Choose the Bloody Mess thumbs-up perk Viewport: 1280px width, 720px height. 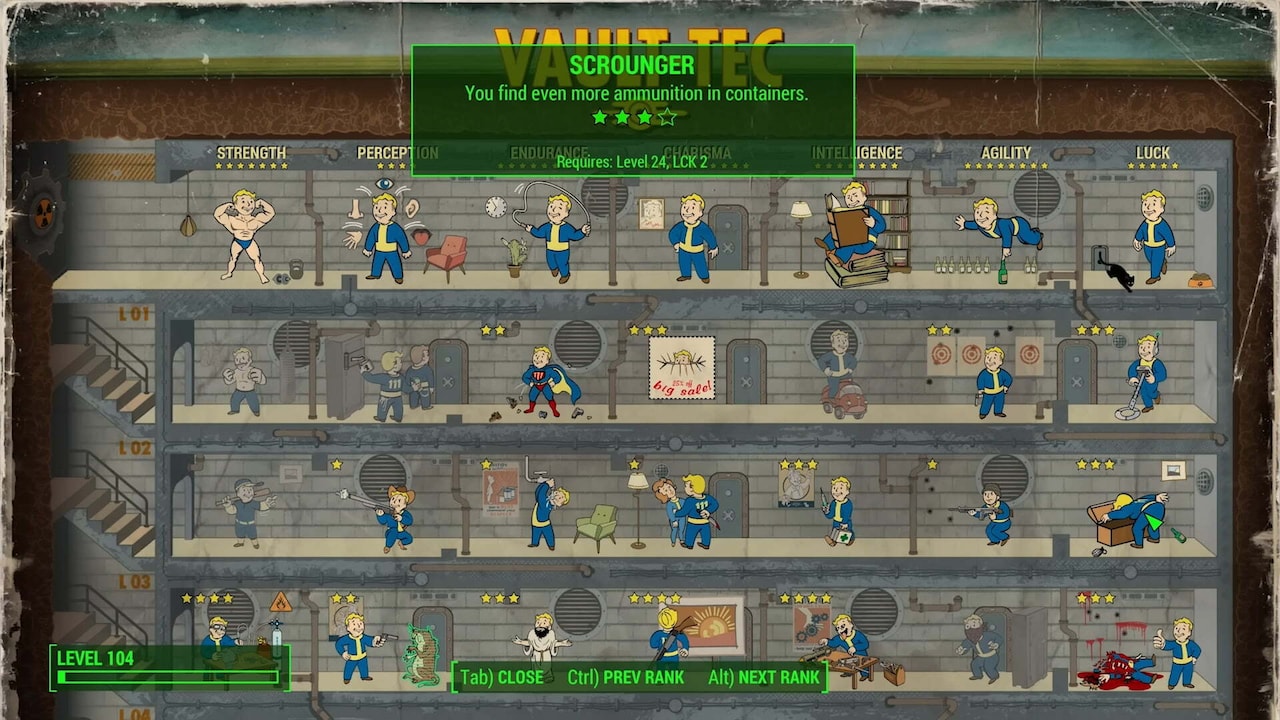1180,650
